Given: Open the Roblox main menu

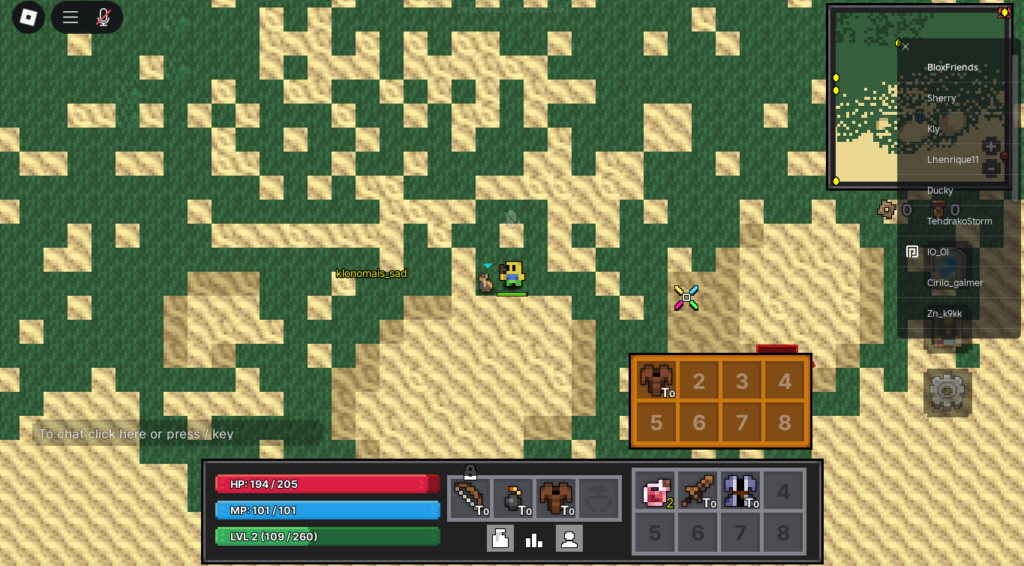Looking at the screenshot, I should [28, 17].
